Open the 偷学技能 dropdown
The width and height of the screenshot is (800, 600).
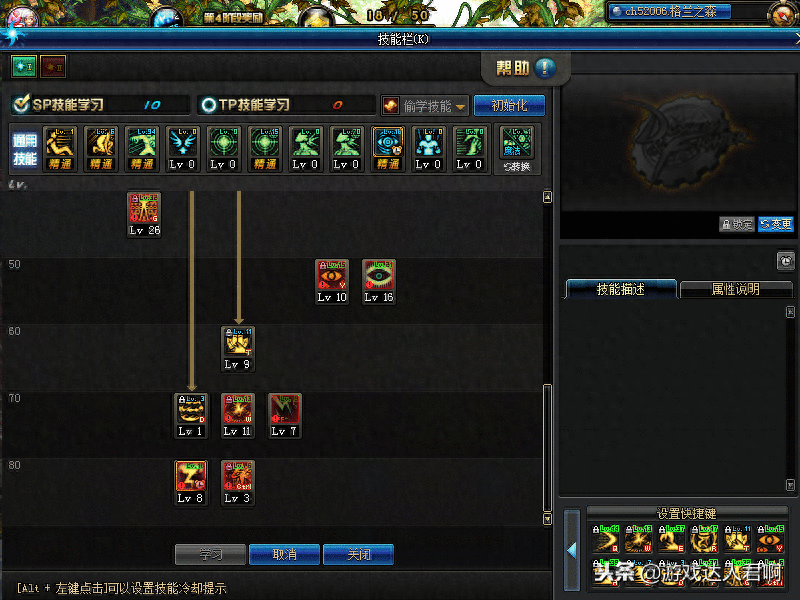click(425, 105)
